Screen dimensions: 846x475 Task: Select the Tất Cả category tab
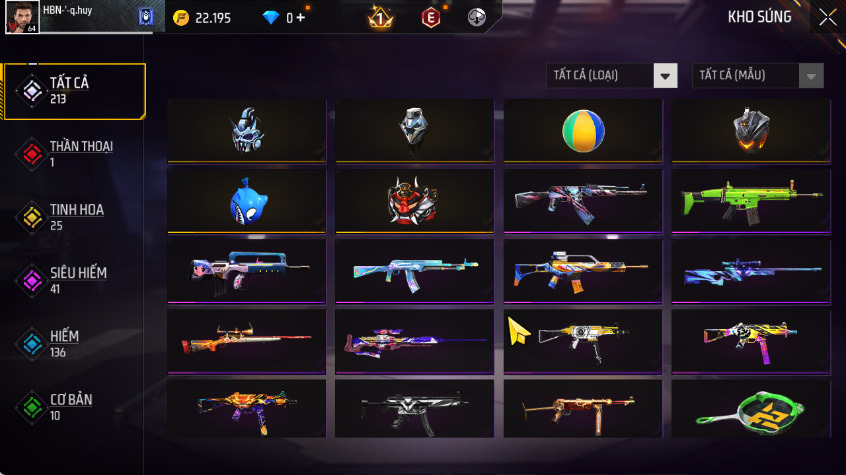(x=75, y=91)
